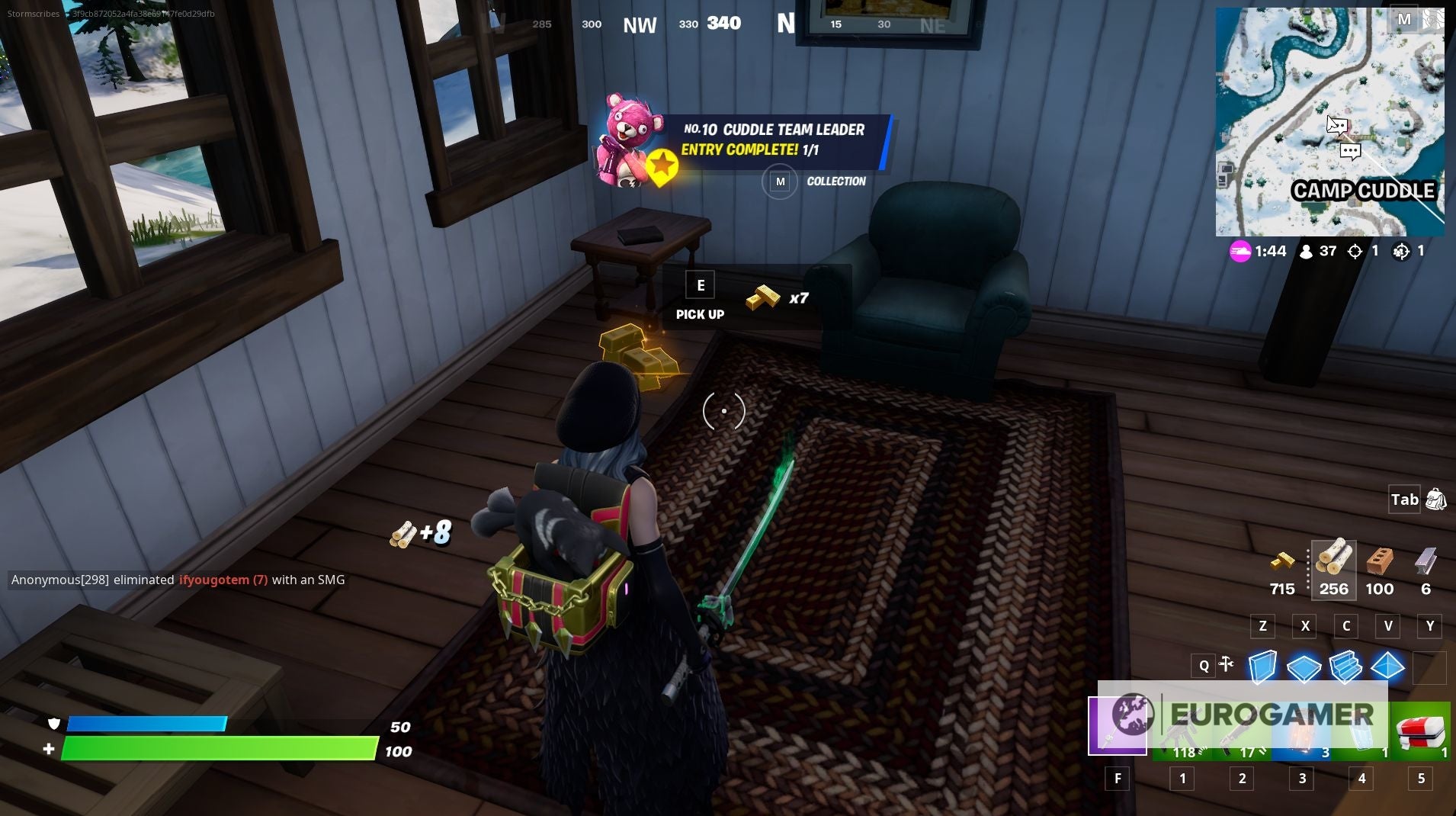
Task: Click the brick resource icon showing 100
Action: pyautogui.click(x=1381, y=564)
